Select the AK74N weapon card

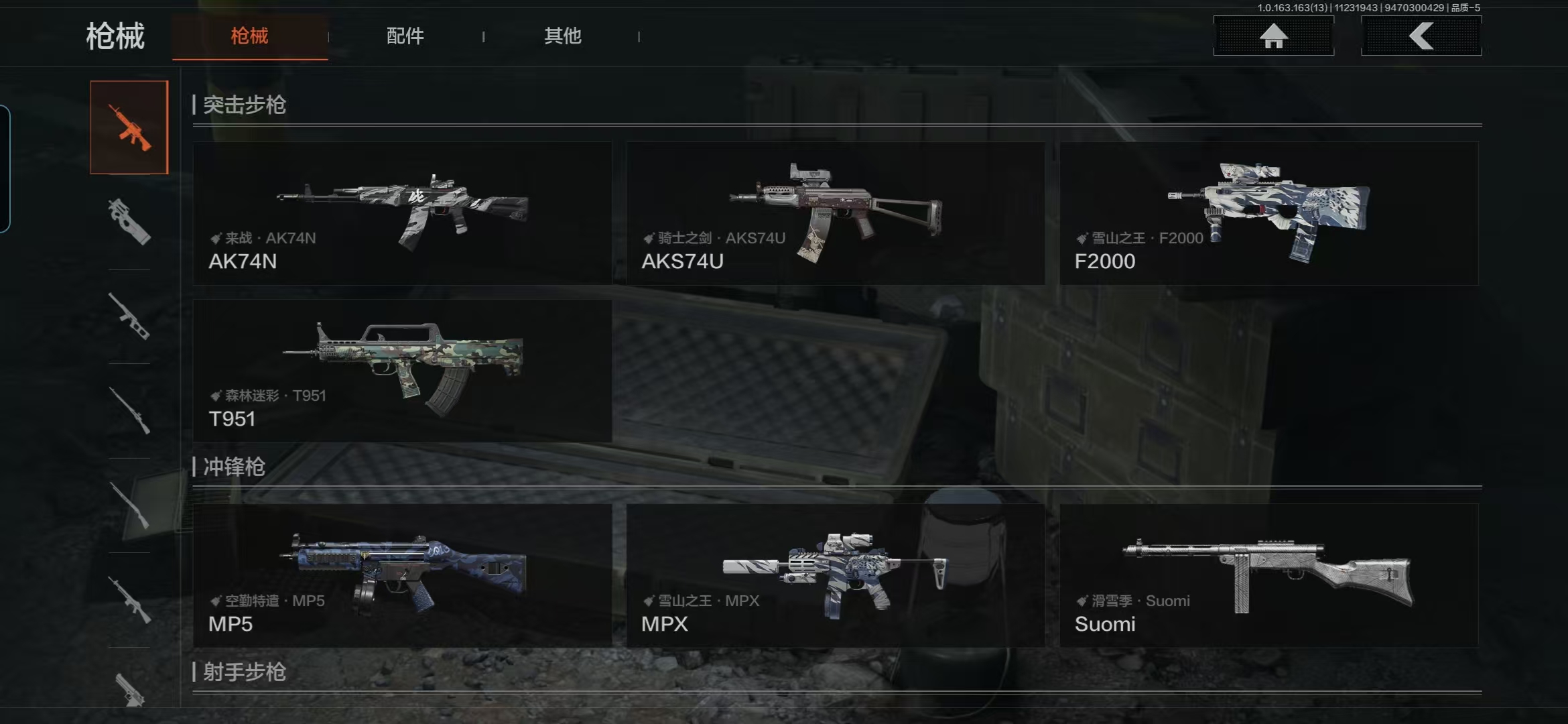[402, 213]
